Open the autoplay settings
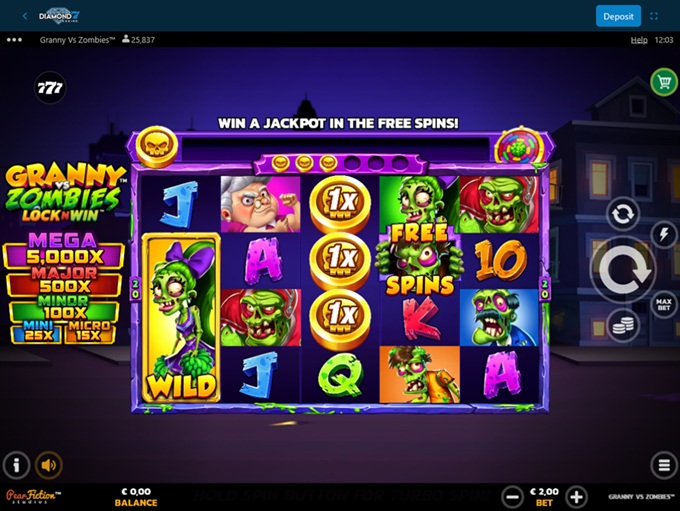This screenshot has width=680, height=511. (x=622, y=213)
